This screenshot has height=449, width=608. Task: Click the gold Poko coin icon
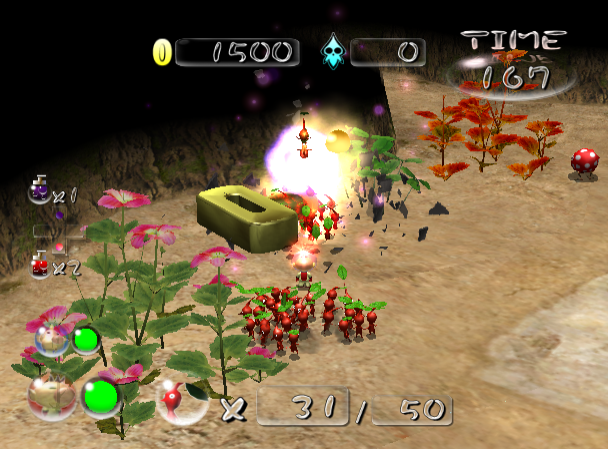161,52
